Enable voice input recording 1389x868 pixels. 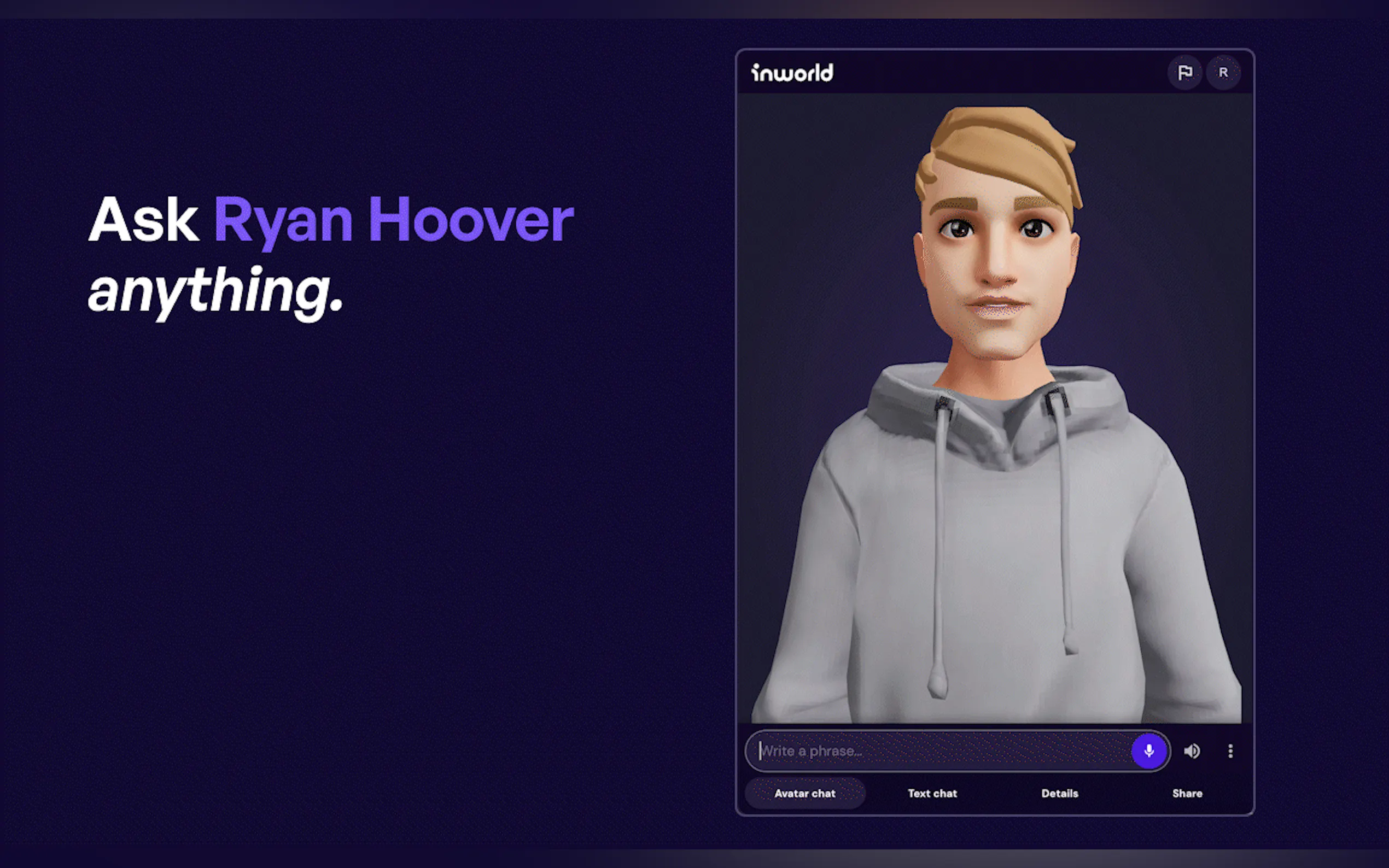click(x=1149, y=751)
